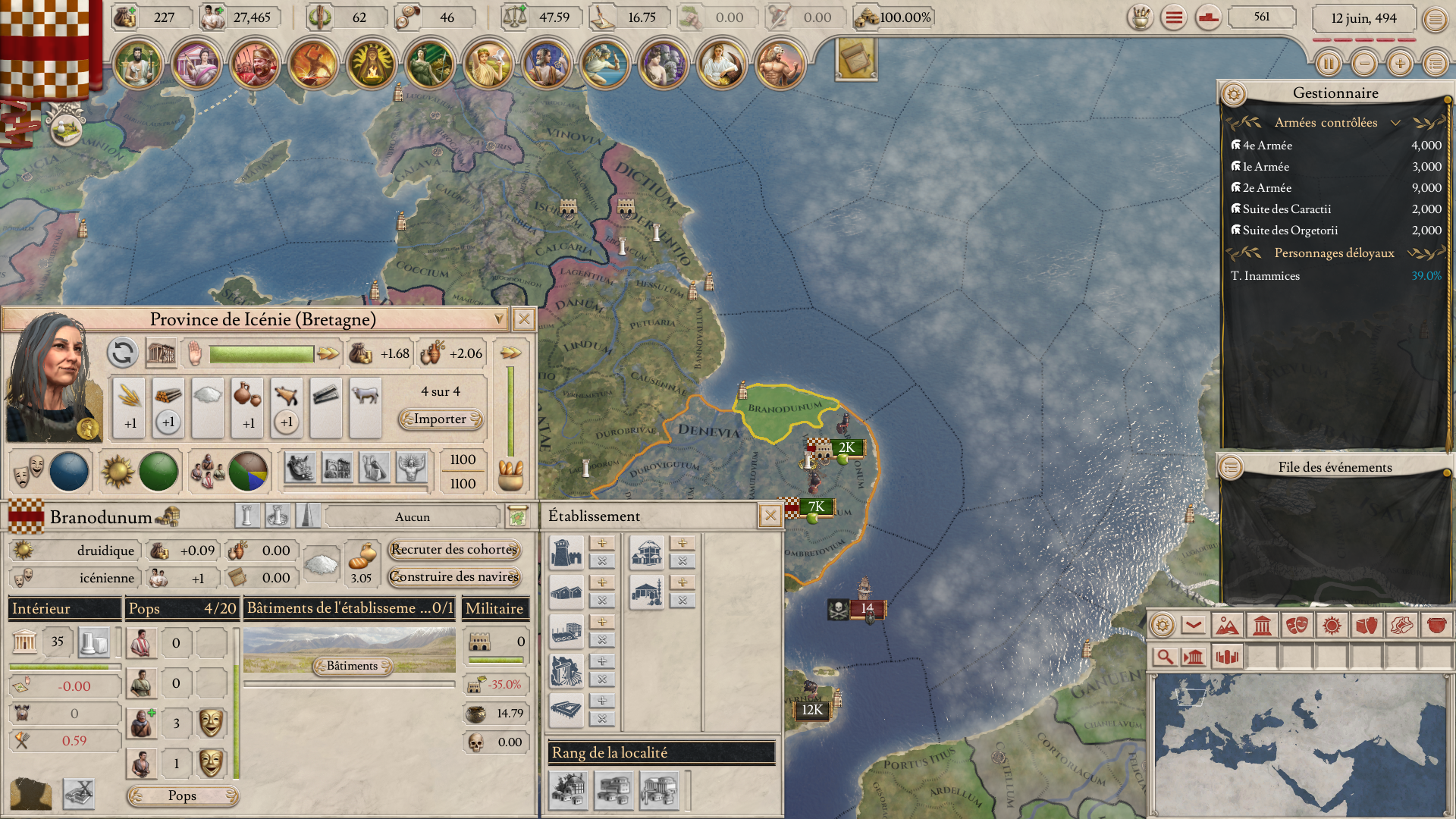Open the Bâtiments buildings button
The height and width of the screenshot is (819, 1456).
point(352,666)
